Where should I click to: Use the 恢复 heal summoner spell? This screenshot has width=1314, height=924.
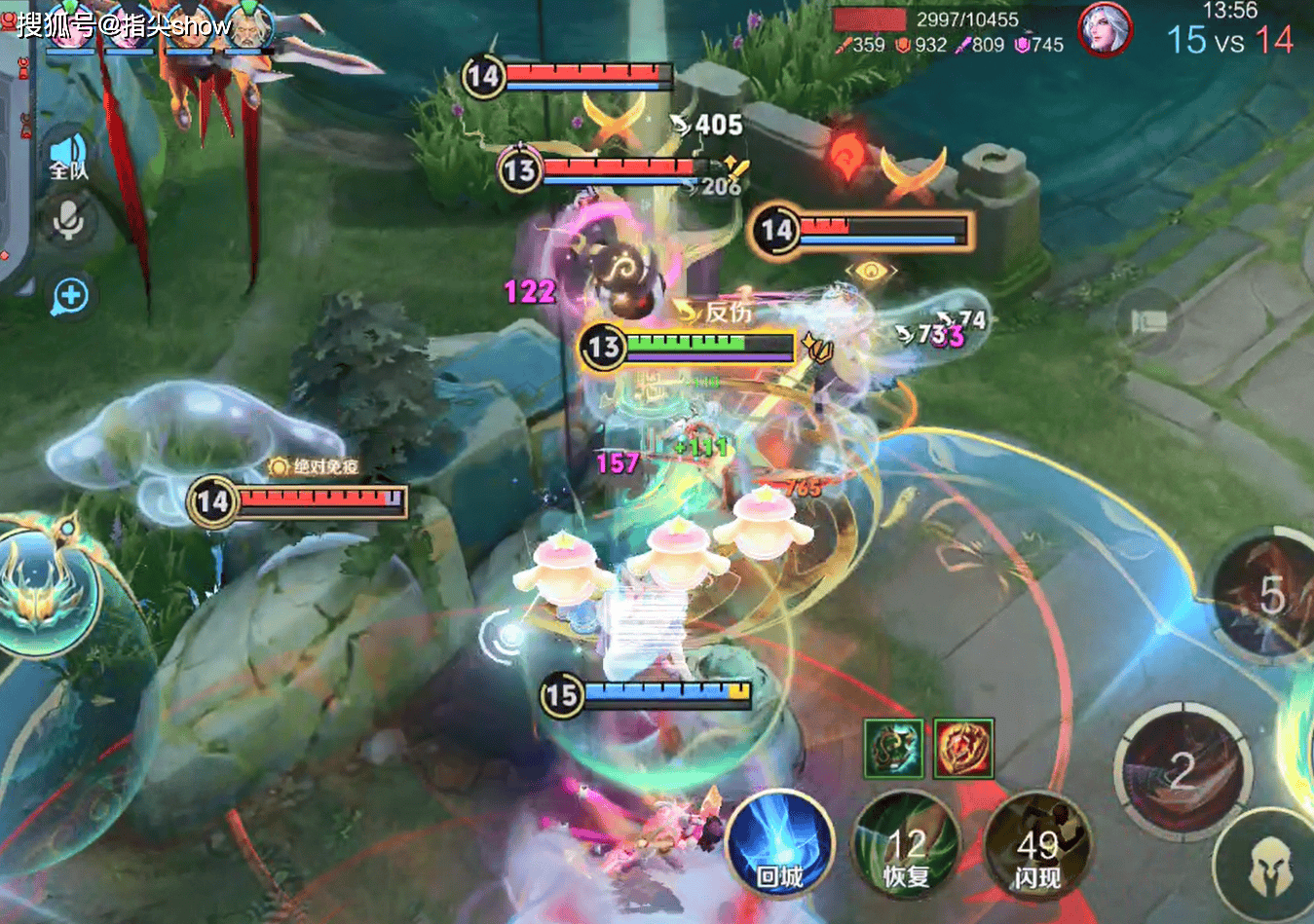coord(905,845)
